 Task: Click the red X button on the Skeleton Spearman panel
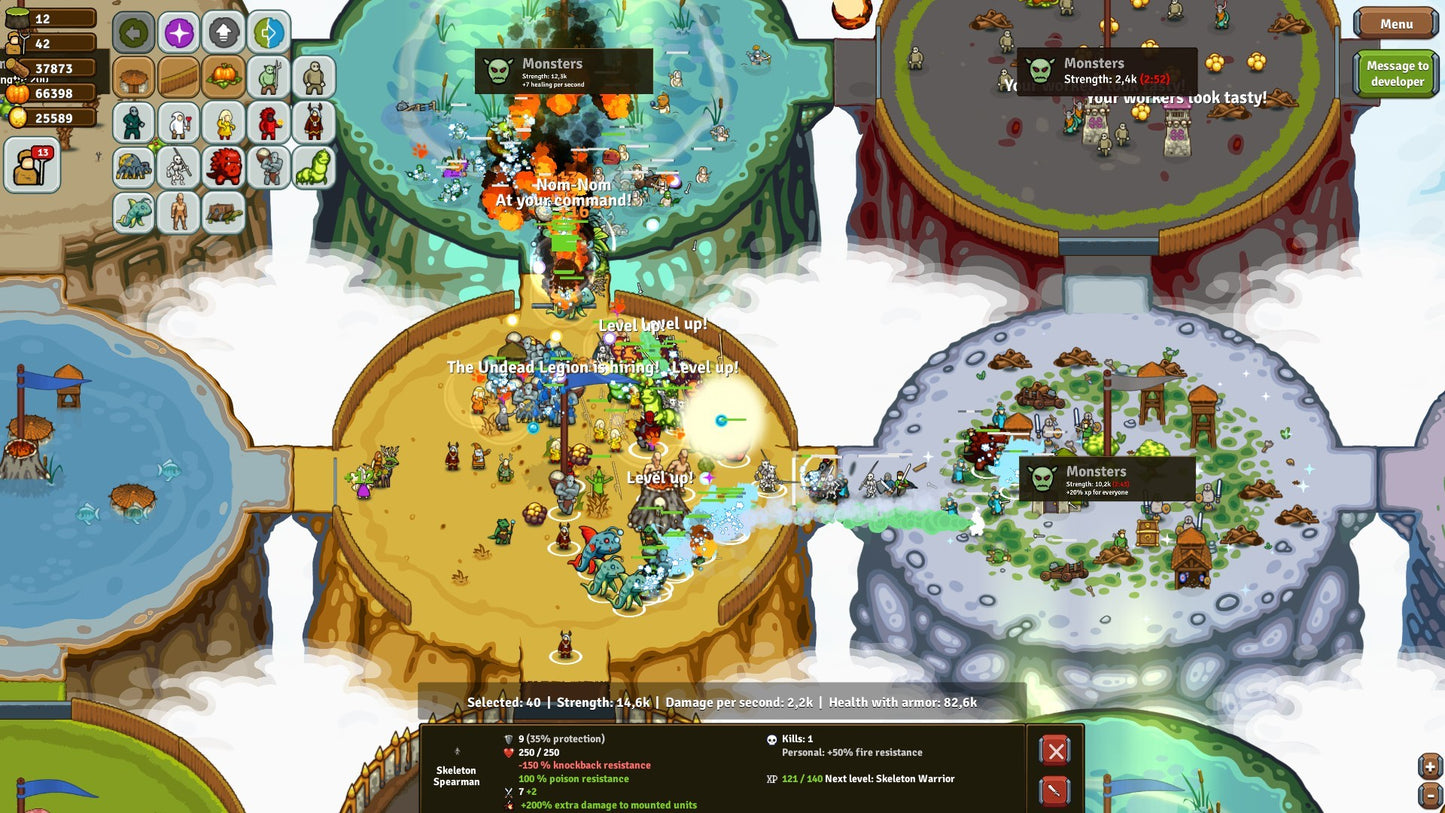pyautogui.click(x=1055, y=749)
